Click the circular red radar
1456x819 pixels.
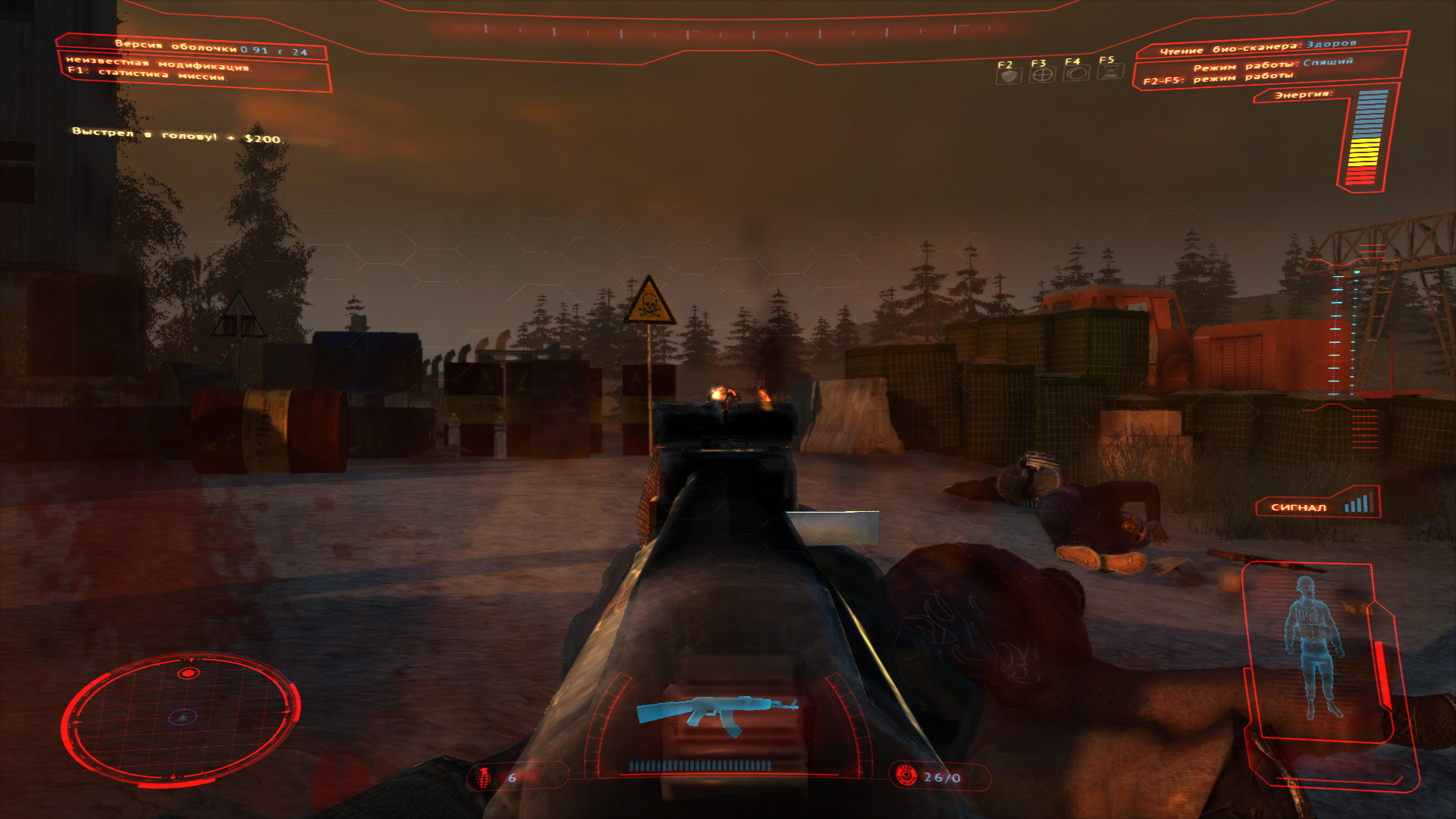180,717
